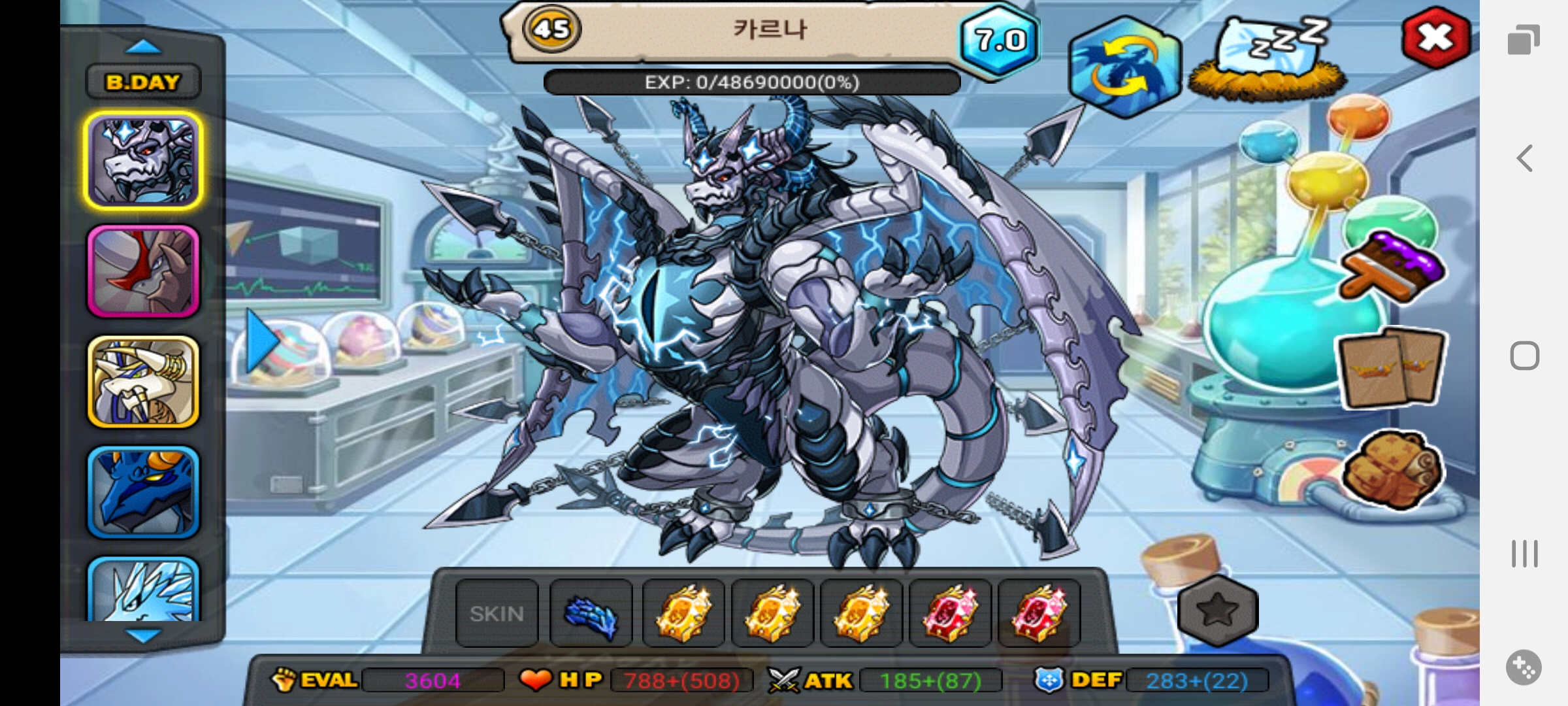Viewport: 1568px width, 706px height.
Task: Show earlier dragons with the up arrow
Action: tap(143, 47)
